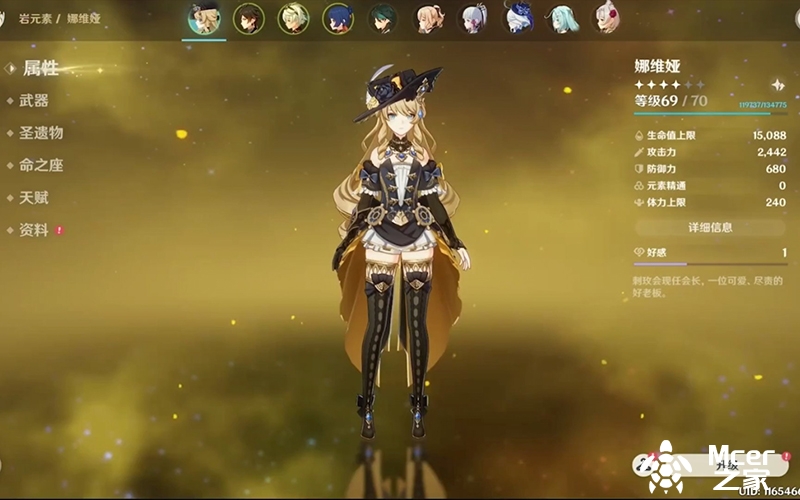The height and width of the screenshot is (500, 800).
Task: Choose the white-haired portrait with blue hat
Action: [518, 18]
